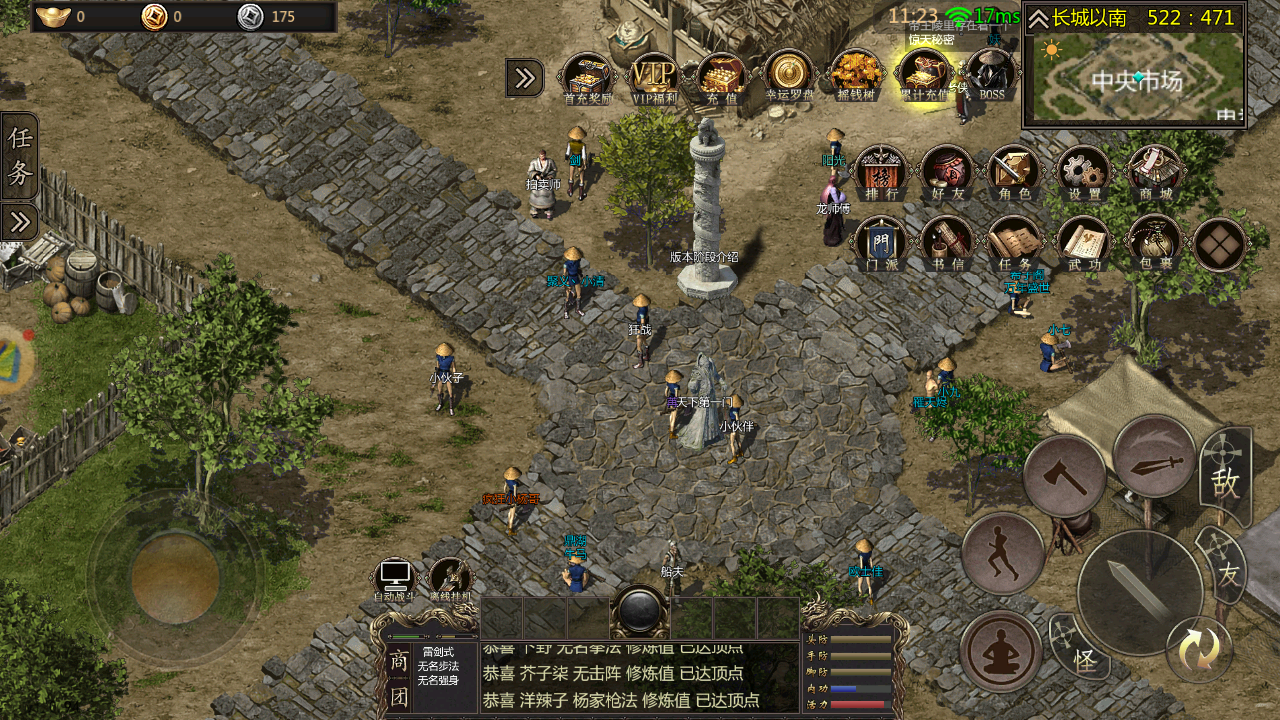This screenshot has width=1280, height=720.
Task: Open the 任务 quest tab on left edge
Action: [20, 156]
